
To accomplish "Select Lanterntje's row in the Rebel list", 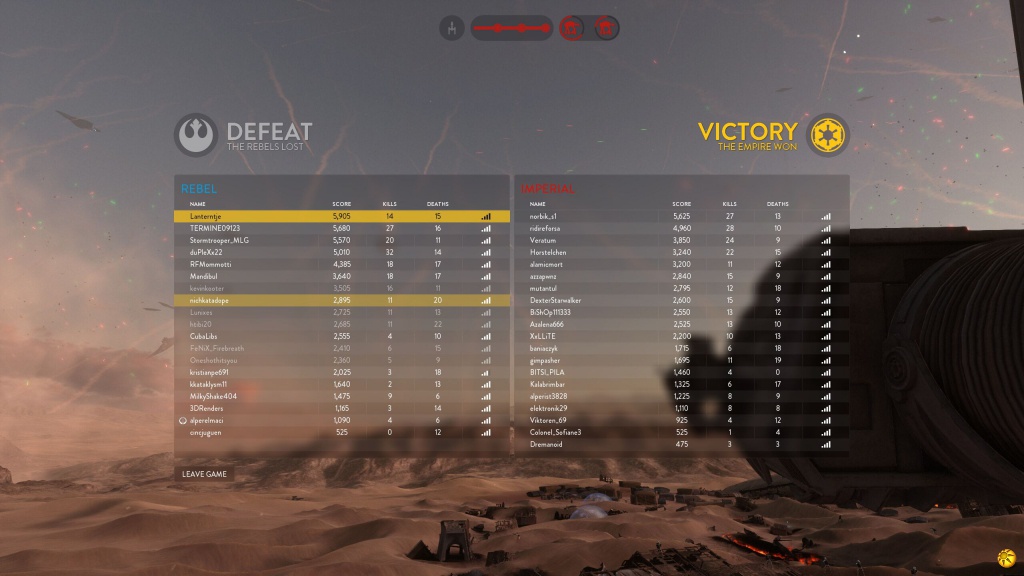I will coord(341,216).
